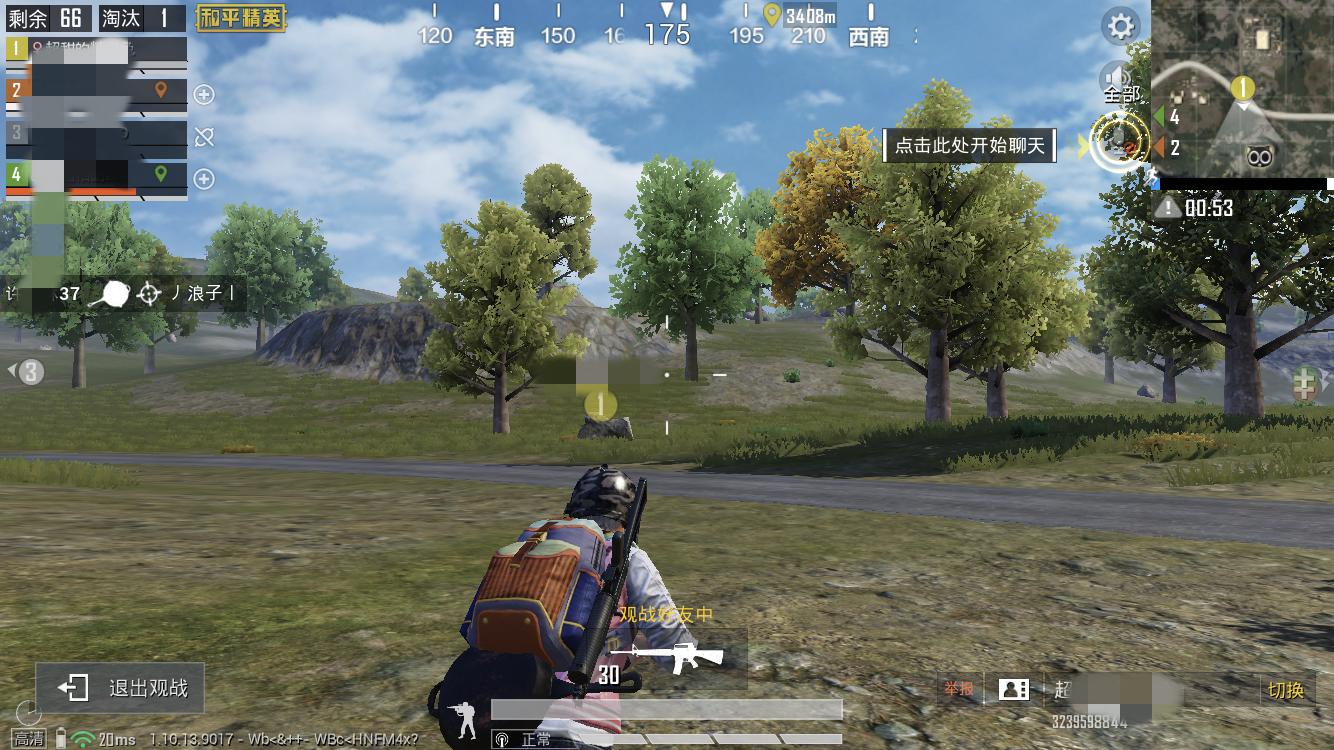Switch spectated player with 切换
Image resolution: width=1334 pixels, height=750 pixels.
pyautogui.click(x=1286, y=690)
